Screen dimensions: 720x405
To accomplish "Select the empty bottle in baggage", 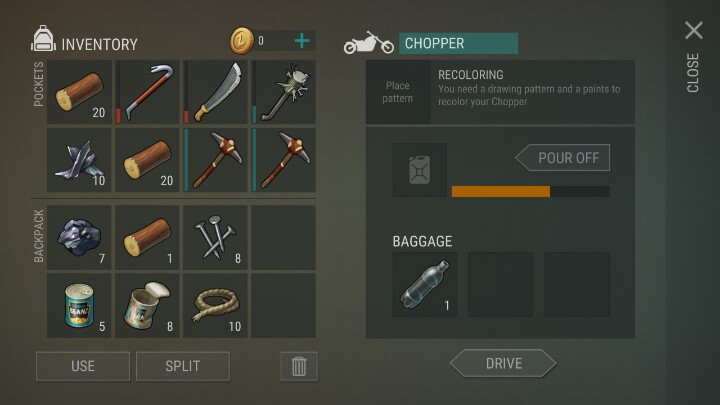I will (x=425, y=285).
